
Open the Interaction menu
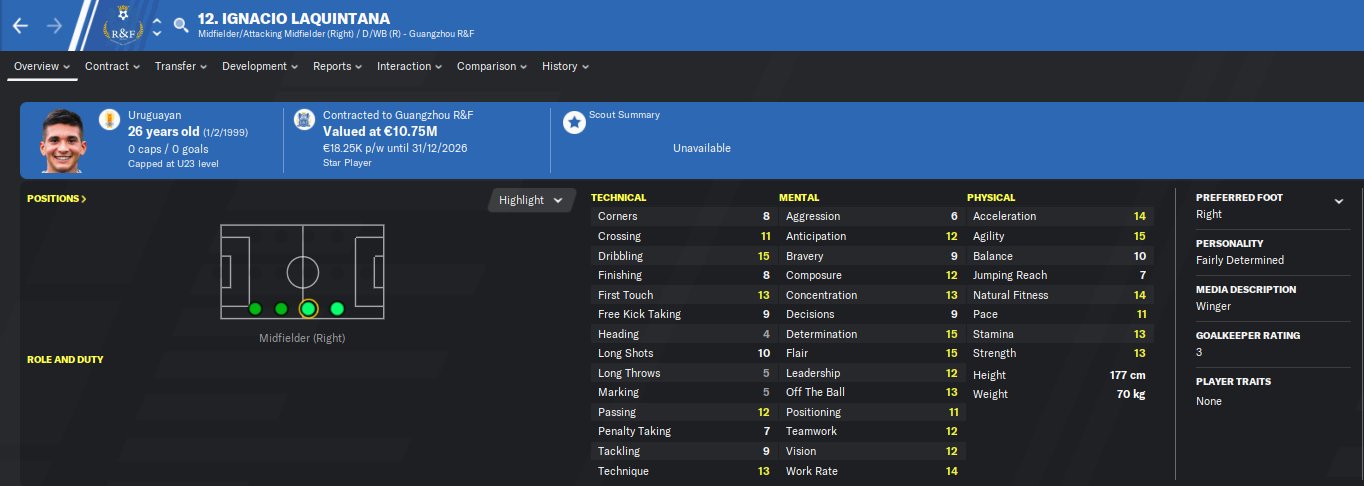[409, 67]
